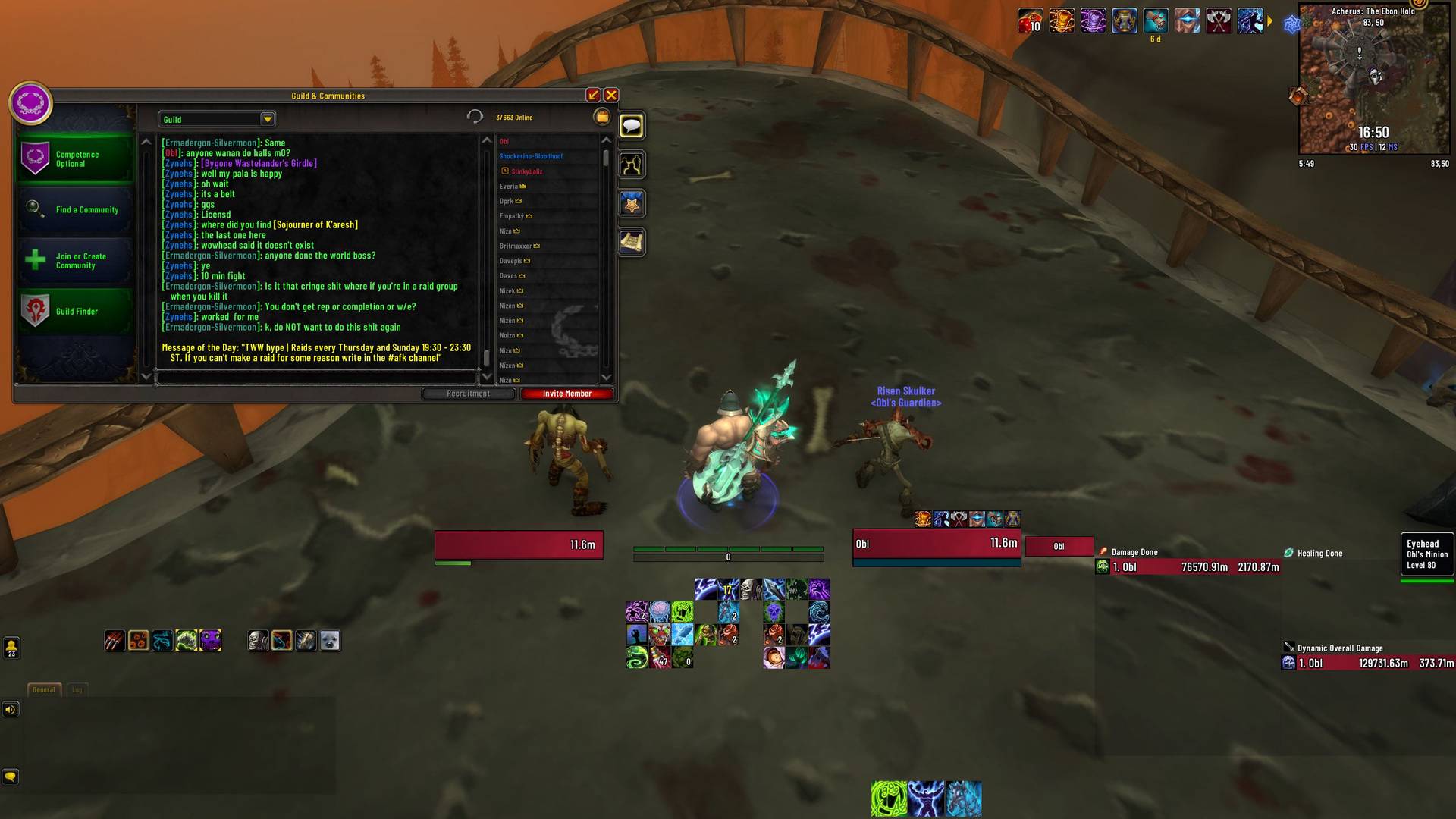1456x819 pixels.
Task: Click the red dice buff with 10 stacks
Action: click(x=1030, y=22)
